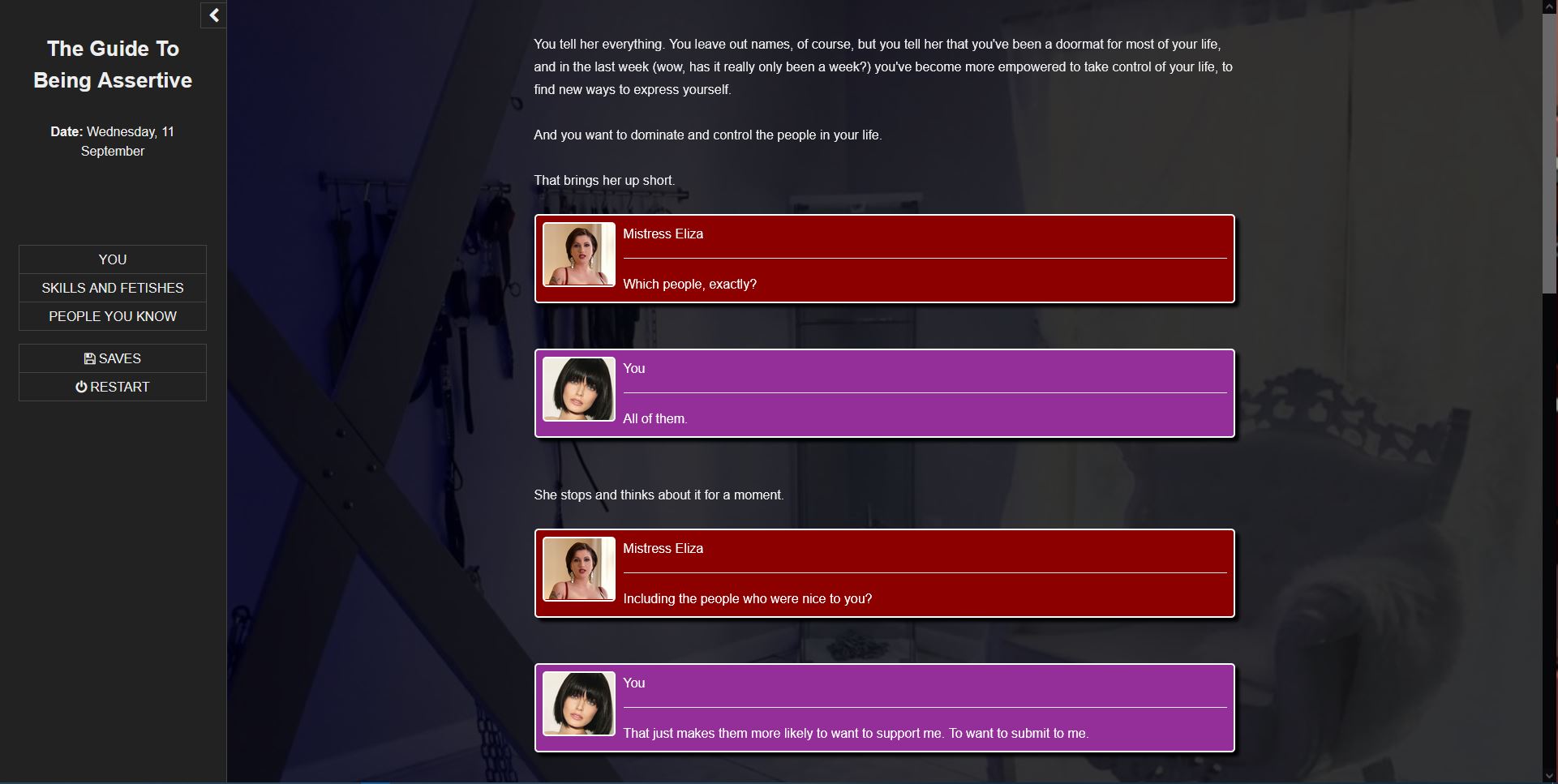Click the left-pointing chevron to collapse the sidebar
The image size is (1558, 784).
pyautogui.click(x=212, y=15)
